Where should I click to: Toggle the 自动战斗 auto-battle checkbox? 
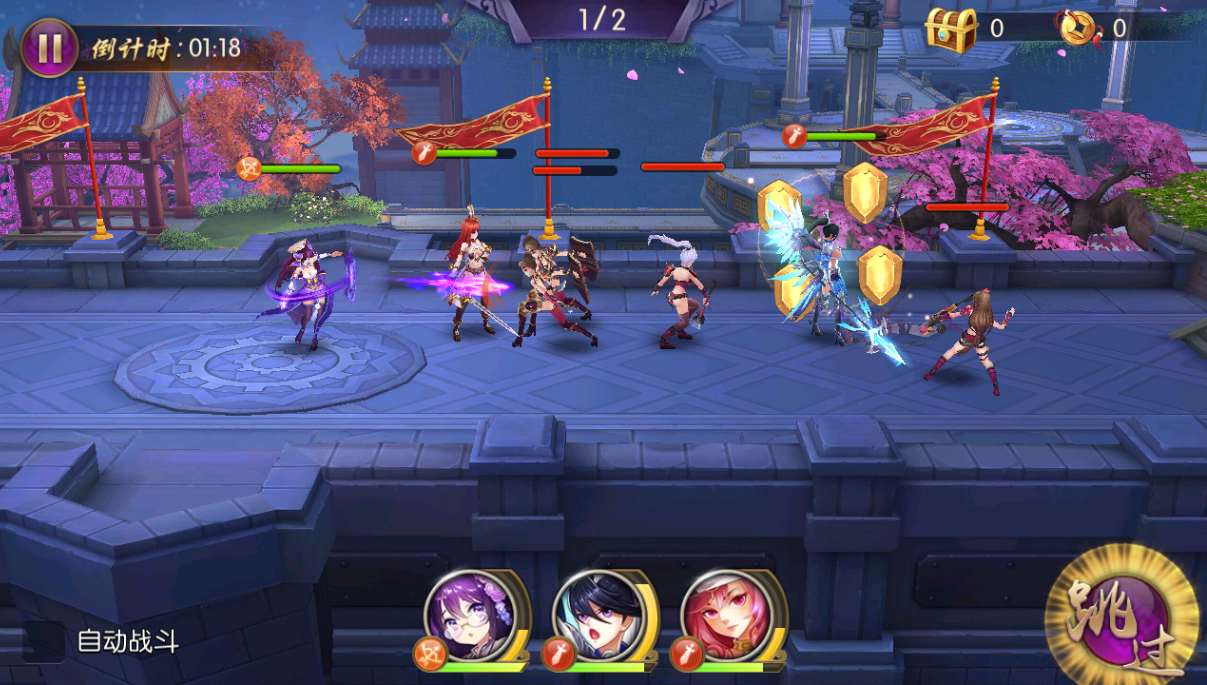pos(44,642)
